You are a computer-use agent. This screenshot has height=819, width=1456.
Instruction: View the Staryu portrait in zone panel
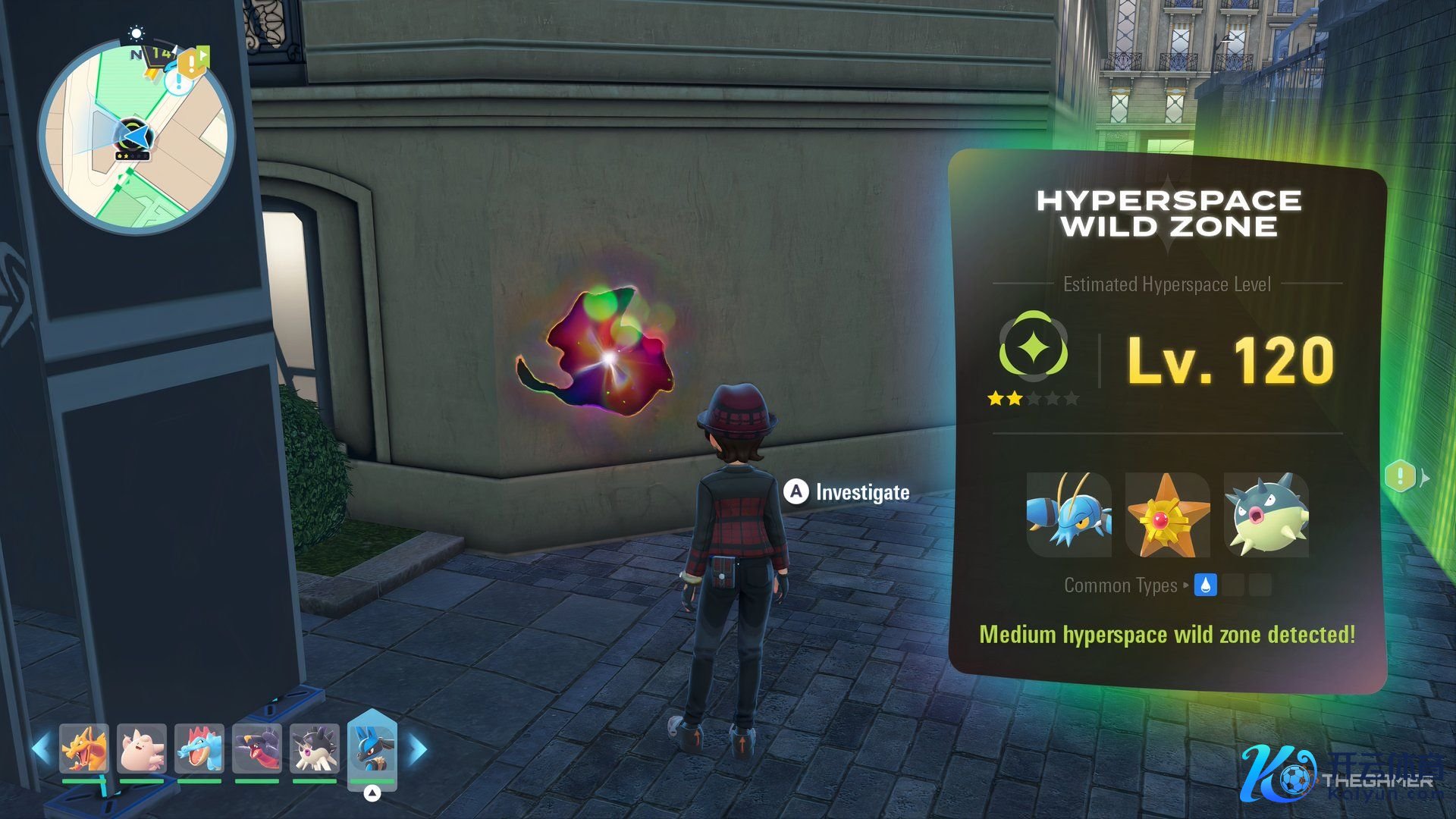coord(1167,514)
